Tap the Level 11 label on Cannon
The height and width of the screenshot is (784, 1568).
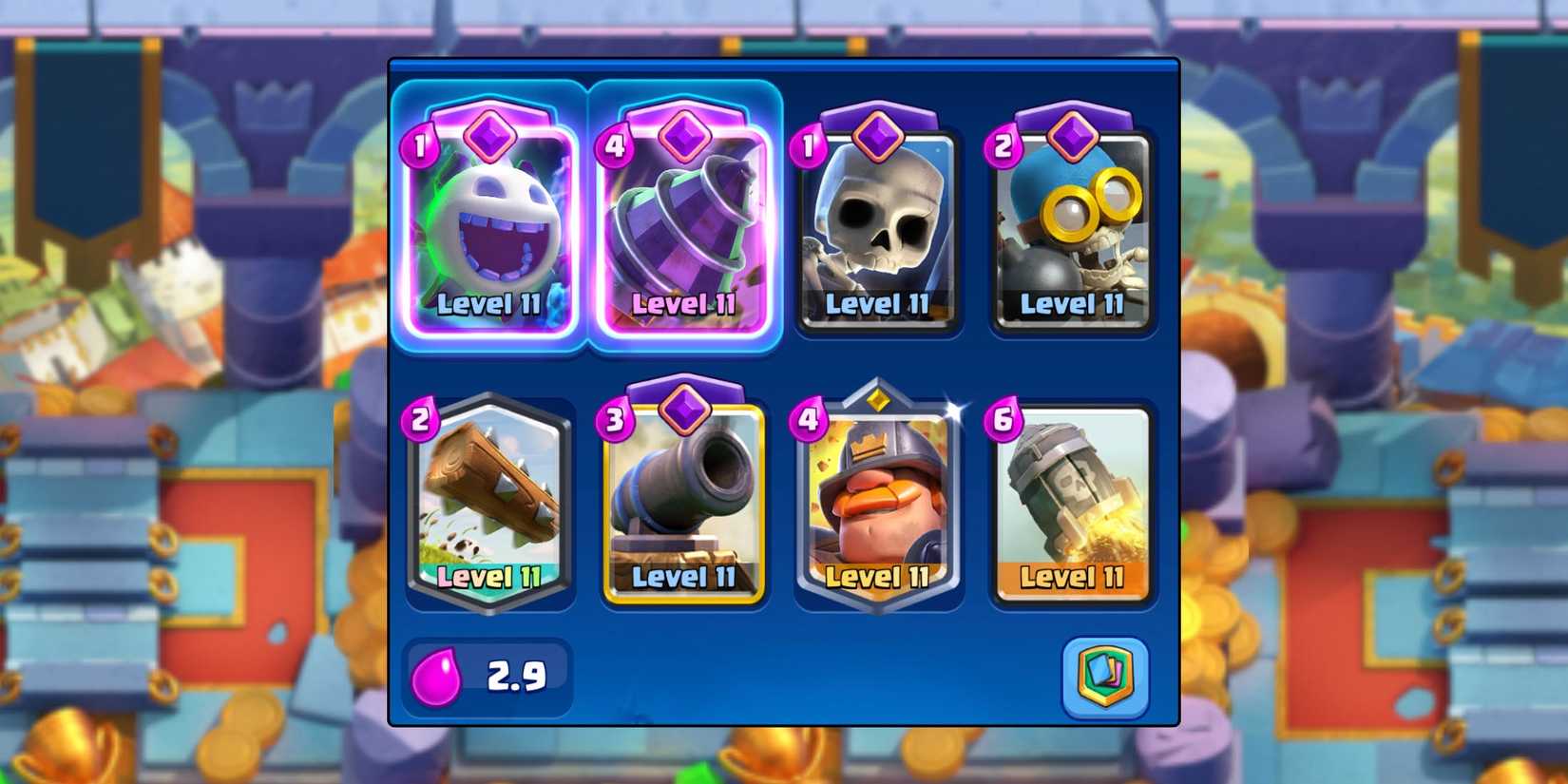point(682,577)
